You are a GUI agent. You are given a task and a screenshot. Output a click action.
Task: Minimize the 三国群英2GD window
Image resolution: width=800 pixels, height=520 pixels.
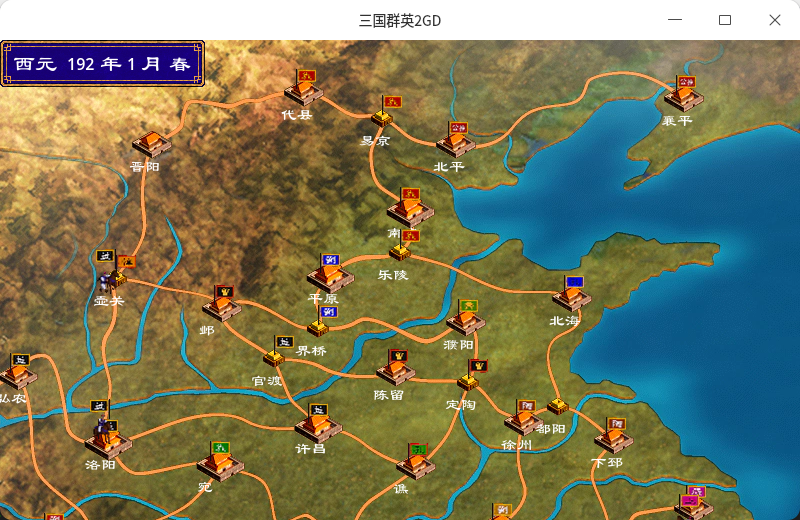[676, 20]
